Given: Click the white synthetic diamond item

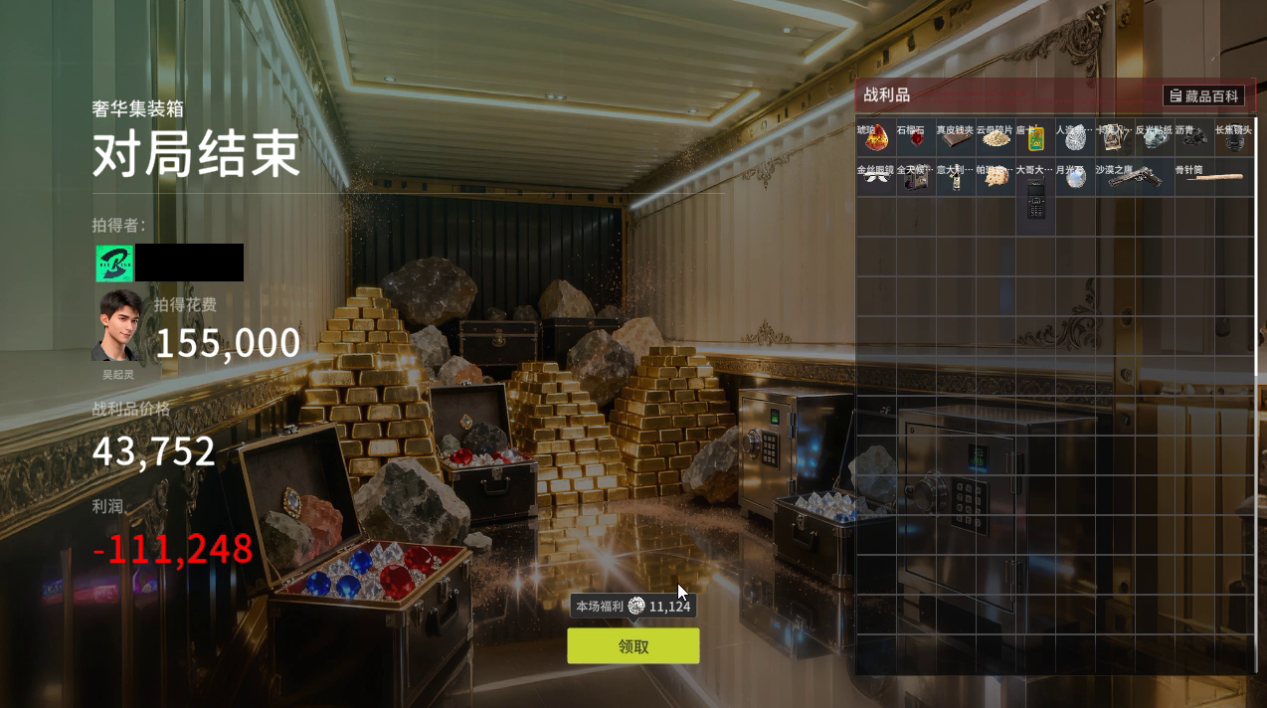Looking at the screenshot, I should click(1076, 138).
